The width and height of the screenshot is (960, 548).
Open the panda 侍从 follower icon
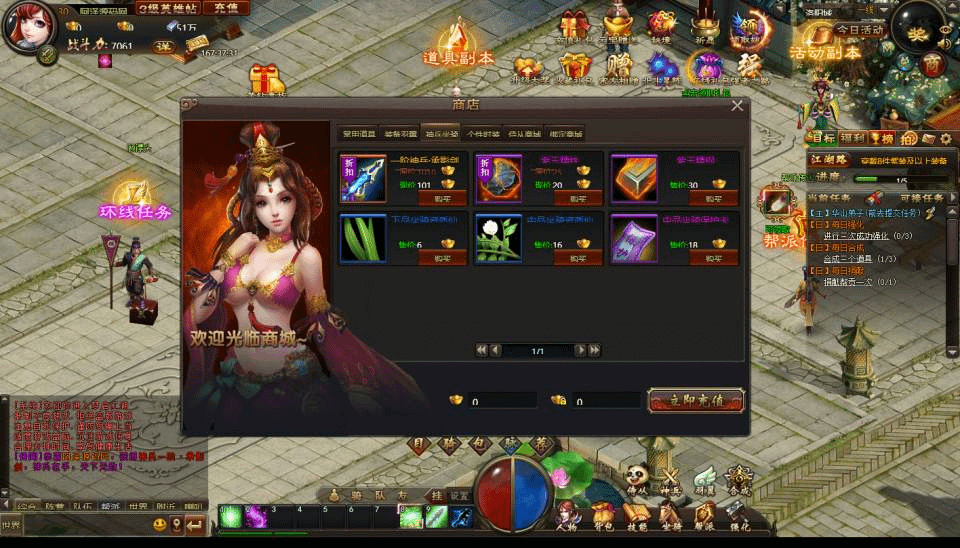coord(638,478)
